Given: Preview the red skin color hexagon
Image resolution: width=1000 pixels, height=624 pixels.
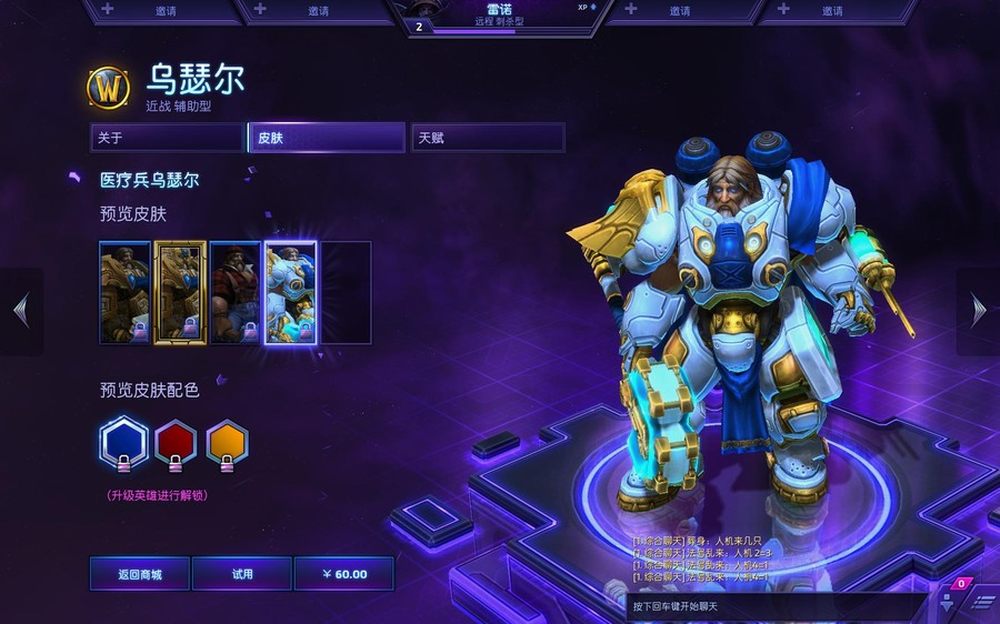Looking at the screenshot, I should (x=176, y=442).
